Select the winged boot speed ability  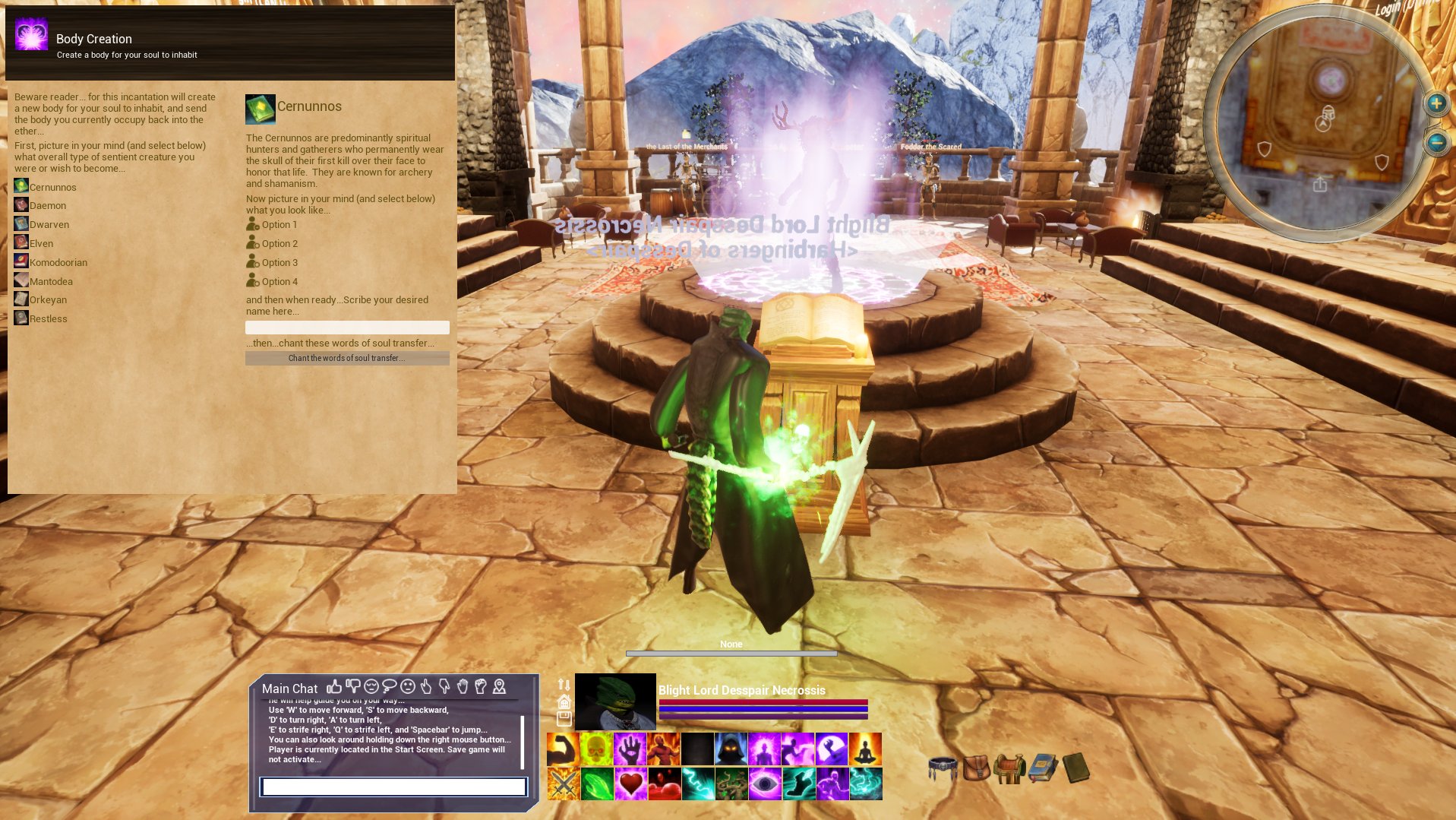tap(797, 784)
